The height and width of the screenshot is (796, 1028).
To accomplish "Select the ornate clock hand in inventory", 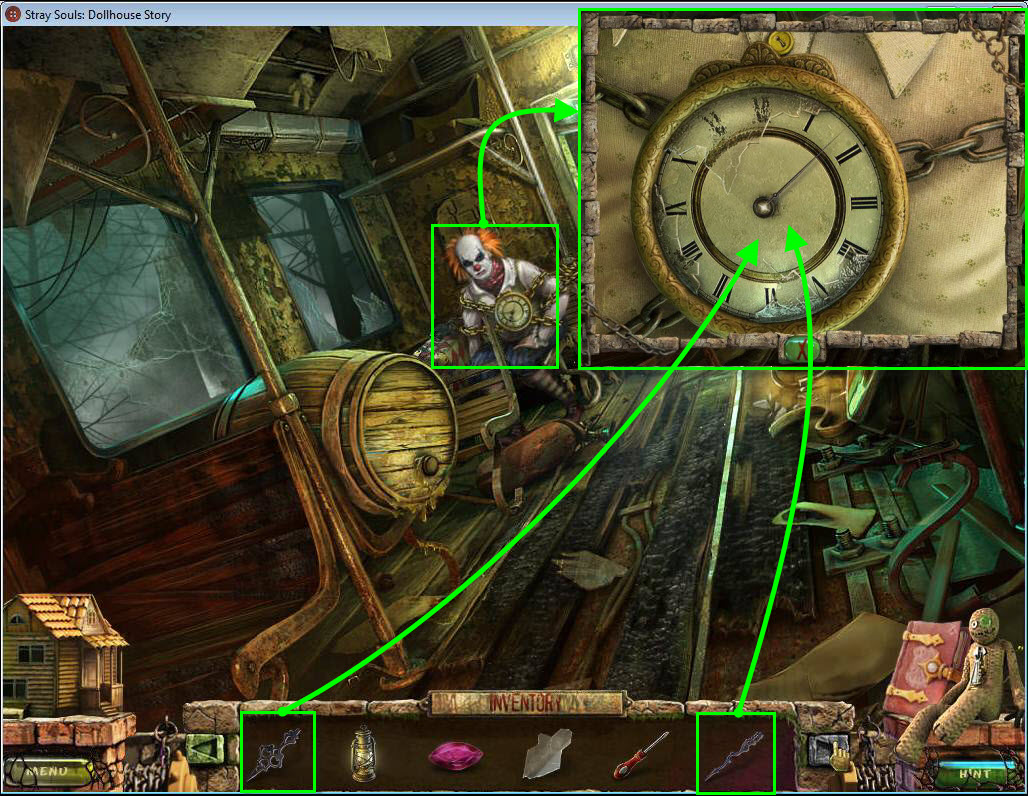I will coord(277,752).
